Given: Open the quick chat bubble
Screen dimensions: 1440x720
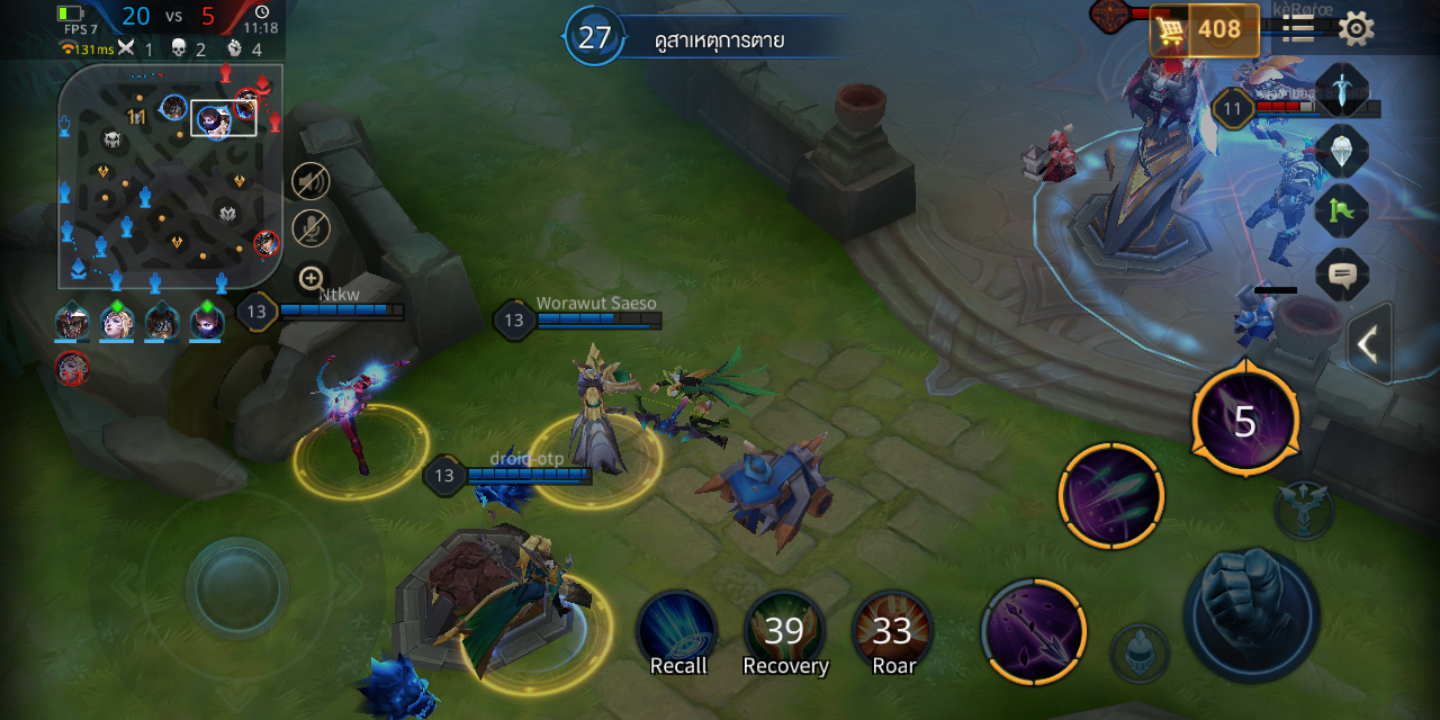Looking at the screenshot, I should click(1341, 273).
